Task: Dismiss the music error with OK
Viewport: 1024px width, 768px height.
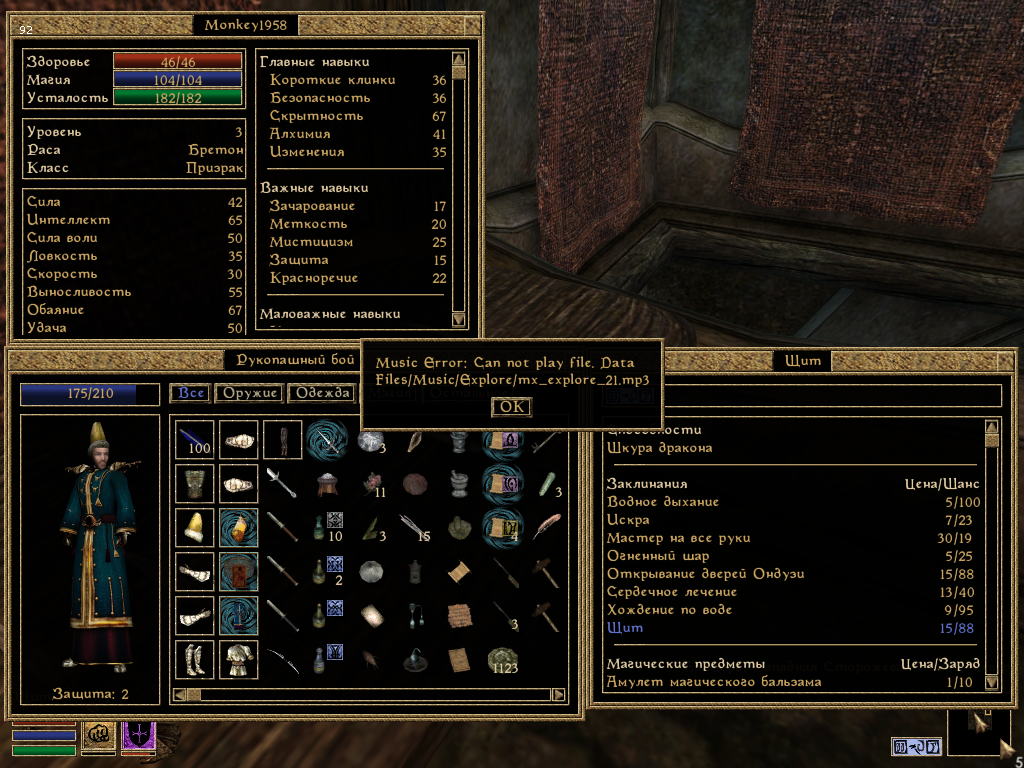Action: pyautogui.click(x=511, y=407)
